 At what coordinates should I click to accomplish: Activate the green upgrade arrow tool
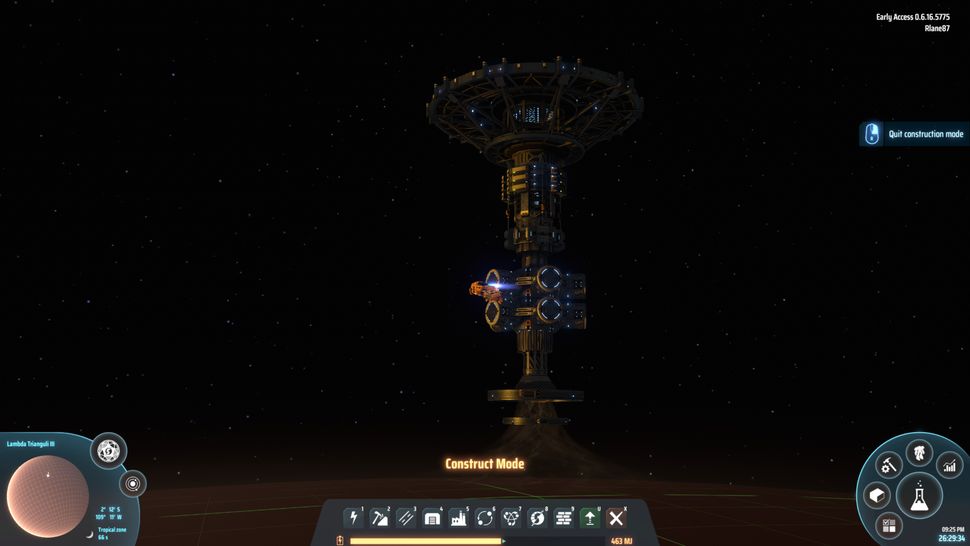pyautogui.click(x=591, y=518)
